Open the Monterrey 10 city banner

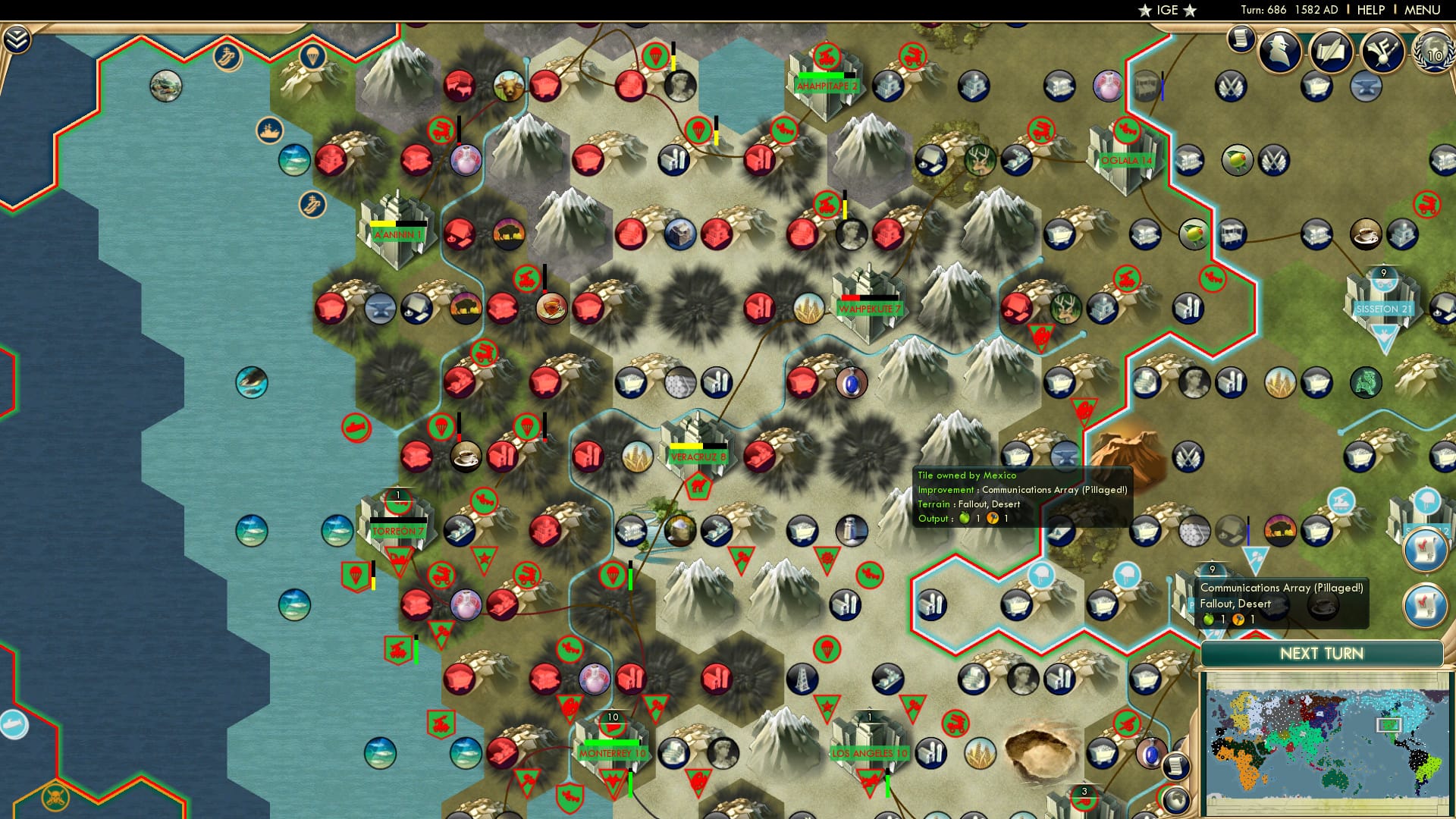pos(611,755)
